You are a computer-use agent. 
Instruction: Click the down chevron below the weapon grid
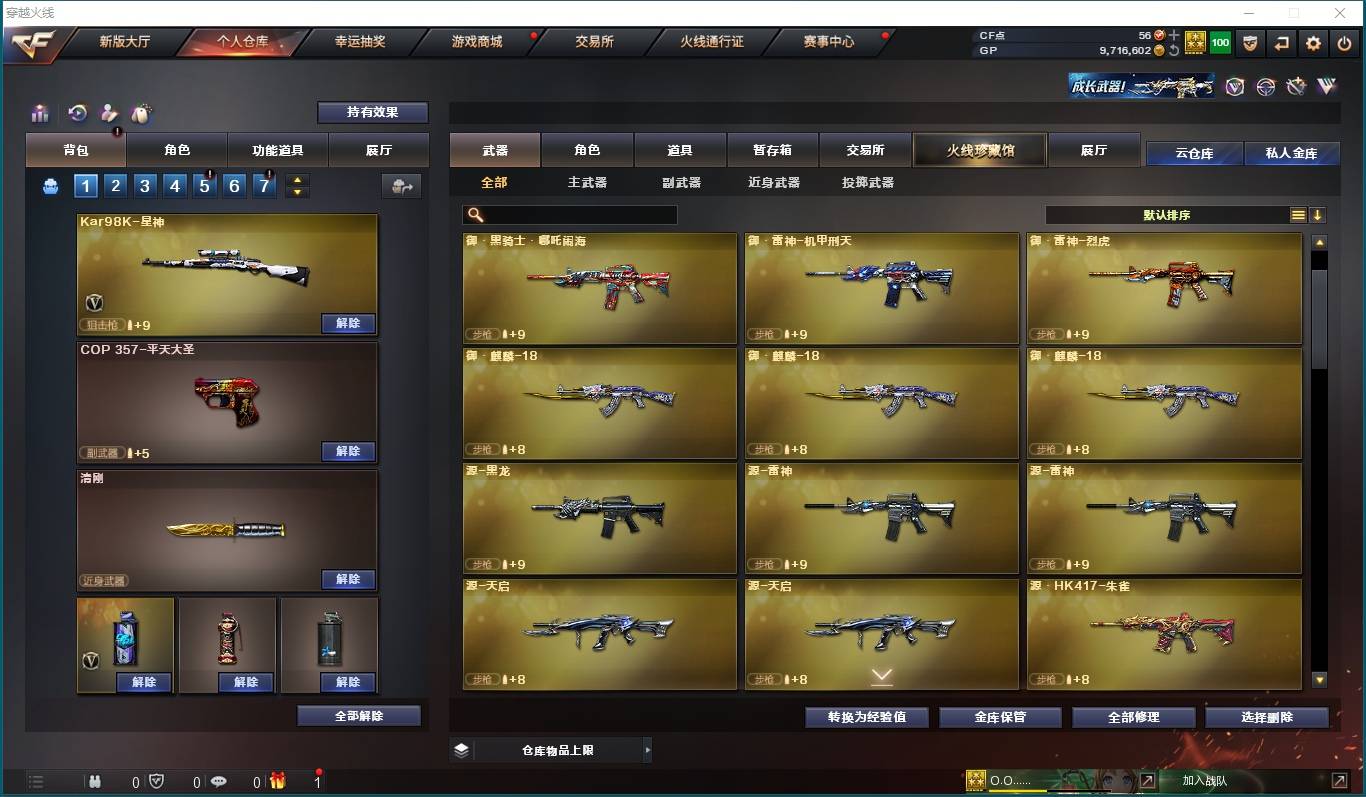point(881,677)
